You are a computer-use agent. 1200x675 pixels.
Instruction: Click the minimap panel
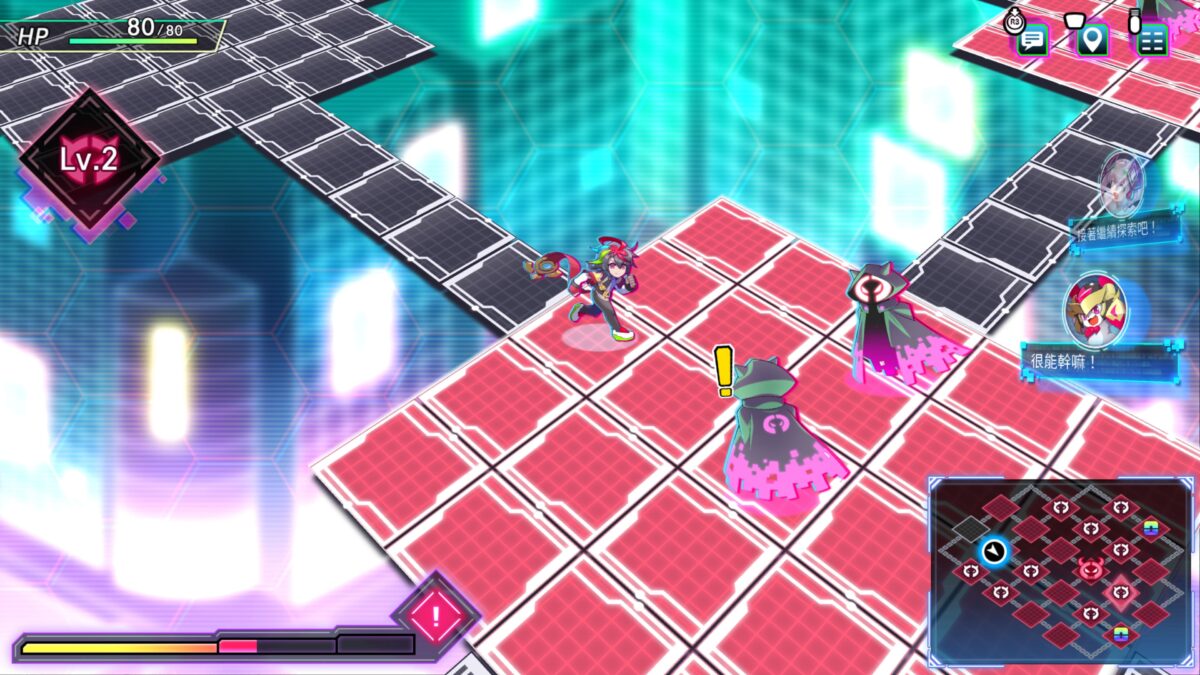click(1060, 572)
